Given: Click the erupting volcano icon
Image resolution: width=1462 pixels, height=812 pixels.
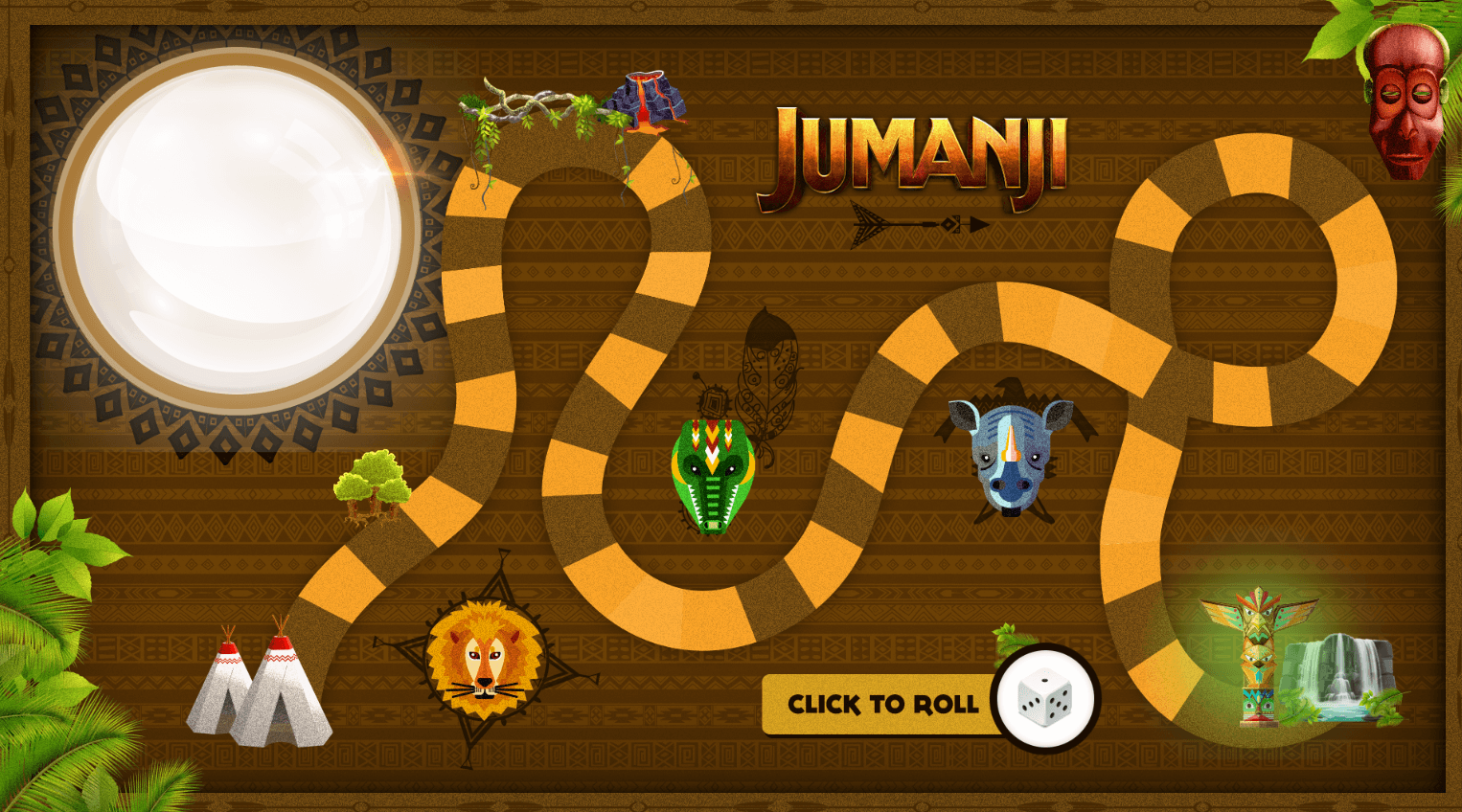Looking at the screenshot, I should tap(644, 99).
